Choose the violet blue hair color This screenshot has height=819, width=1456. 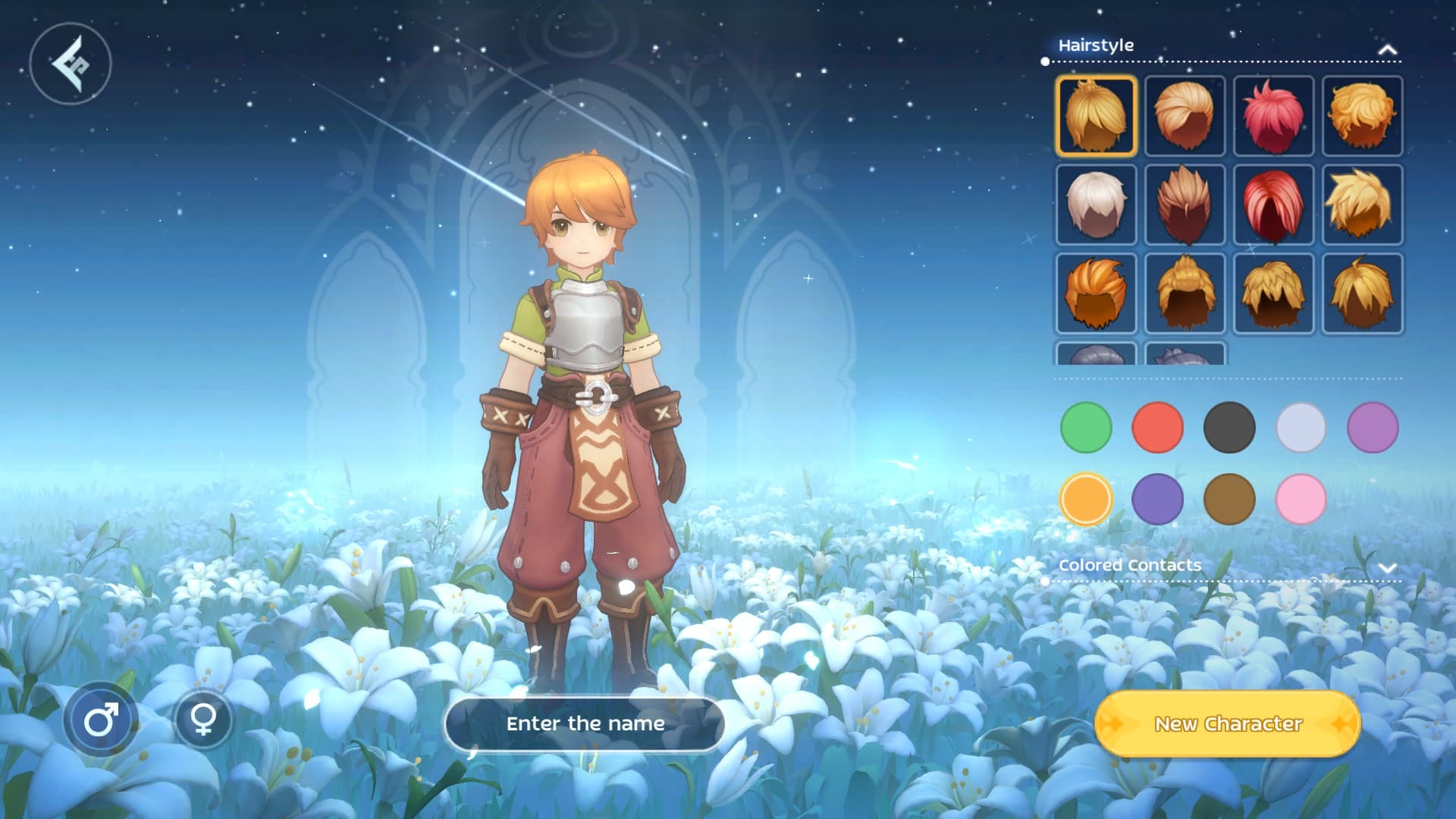click(1157, 499)
